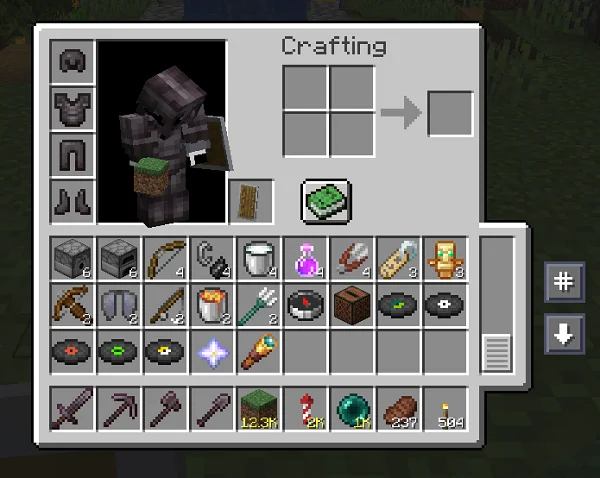Screen dimensions: 600x478
Task: Select the netherite helmet armor slot
Action: (x=74, y=62)
